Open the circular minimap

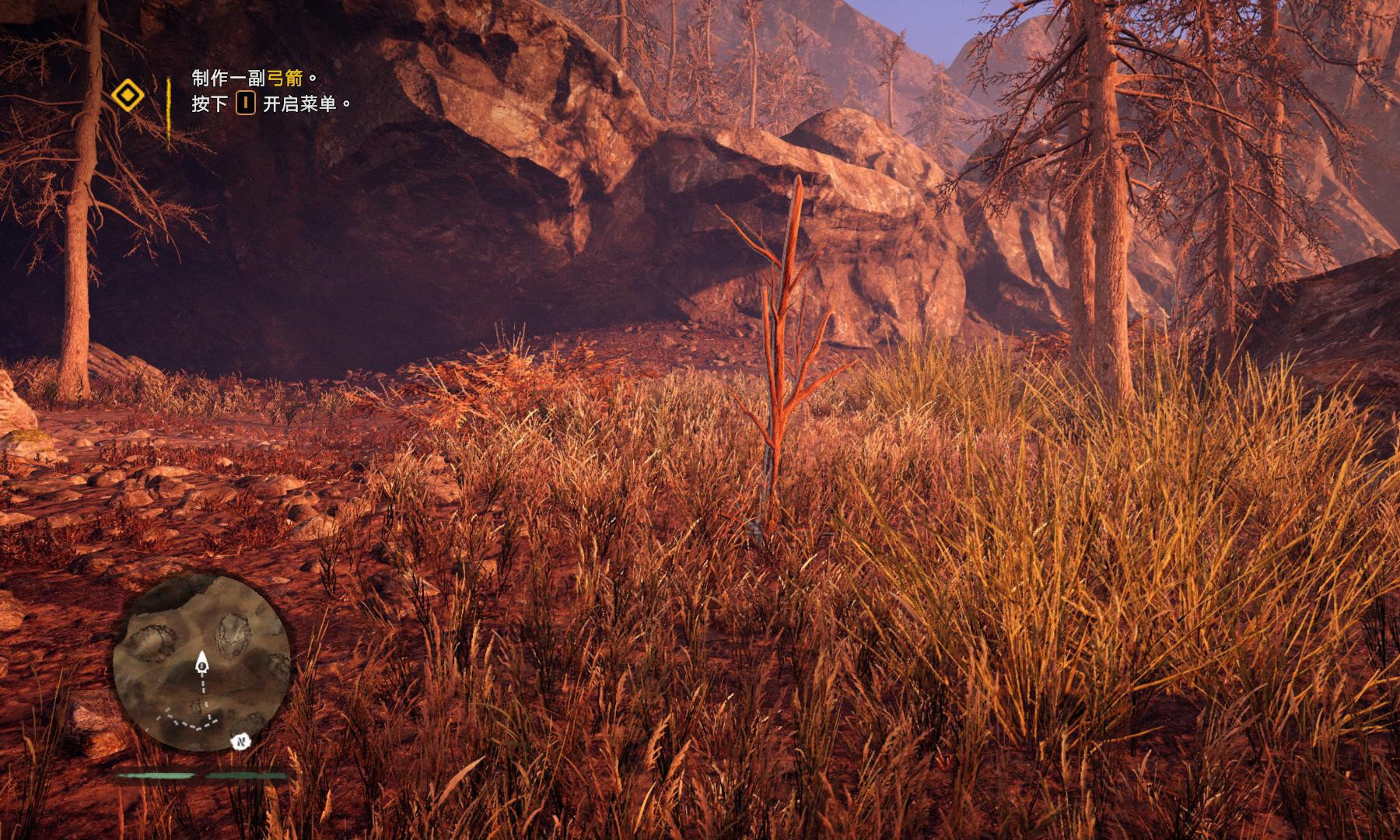(x=201, y=663)
